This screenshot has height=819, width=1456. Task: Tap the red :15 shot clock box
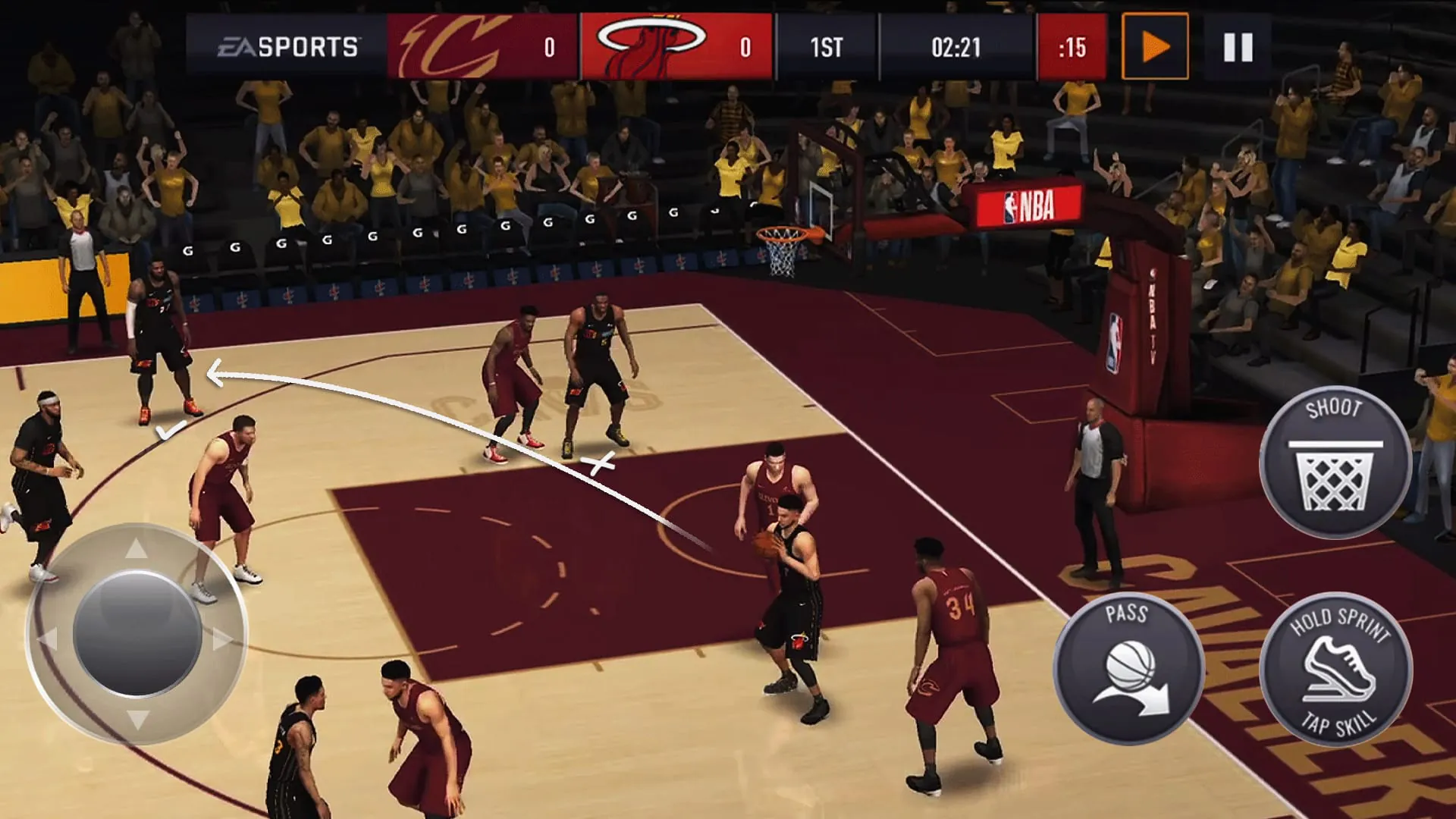(x=1072, y=47)
